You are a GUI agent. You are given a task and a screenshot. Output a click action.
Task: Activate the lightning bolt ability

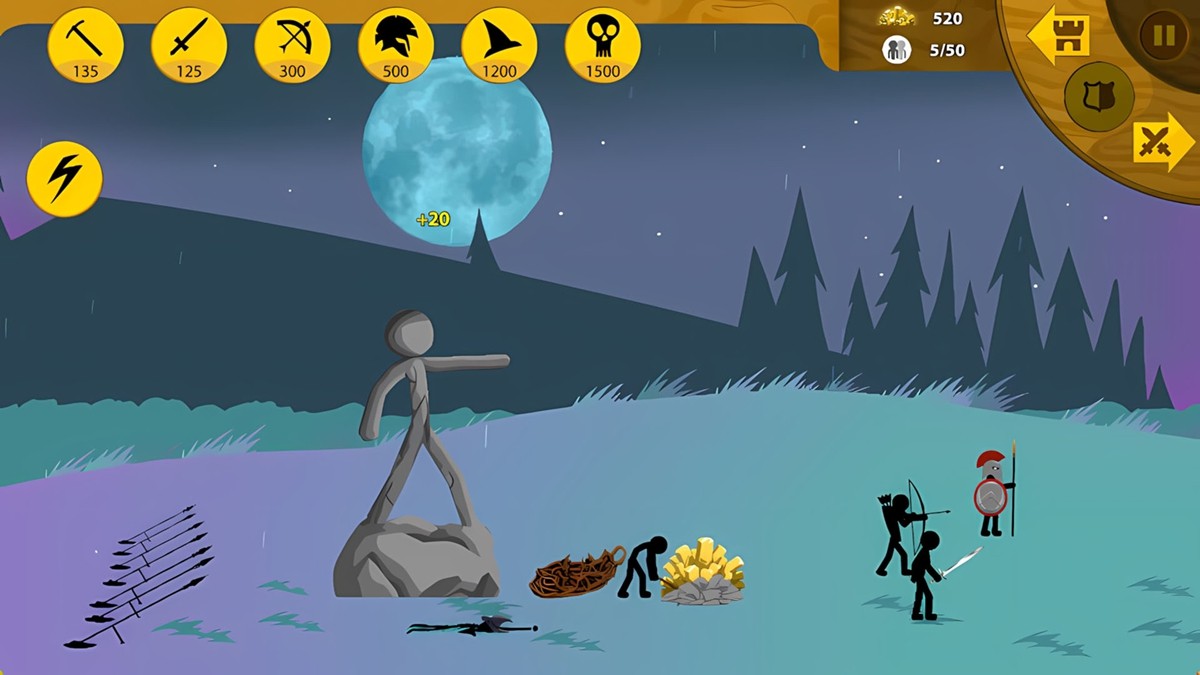[65, 178]
